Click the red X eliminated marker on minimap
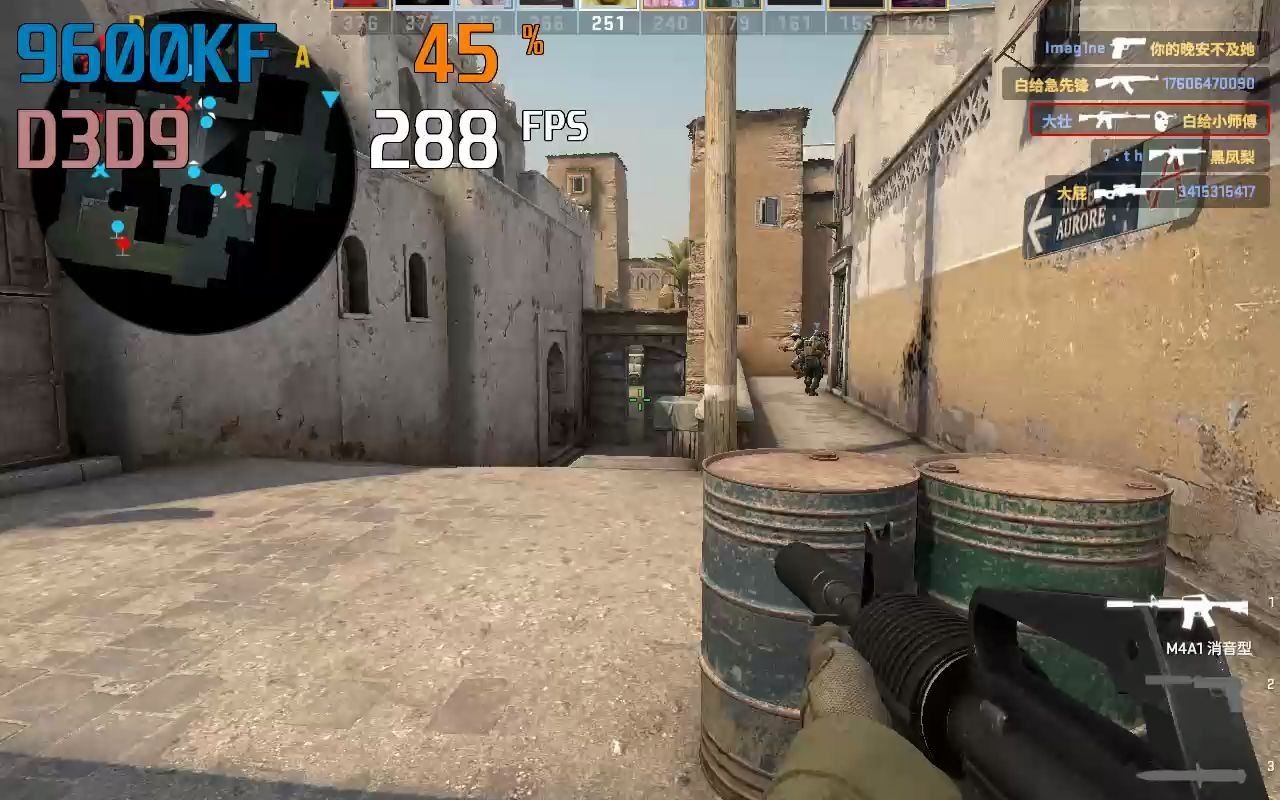Image resolution: width=1280 pixels, height=800 pixels. (244, 202)
